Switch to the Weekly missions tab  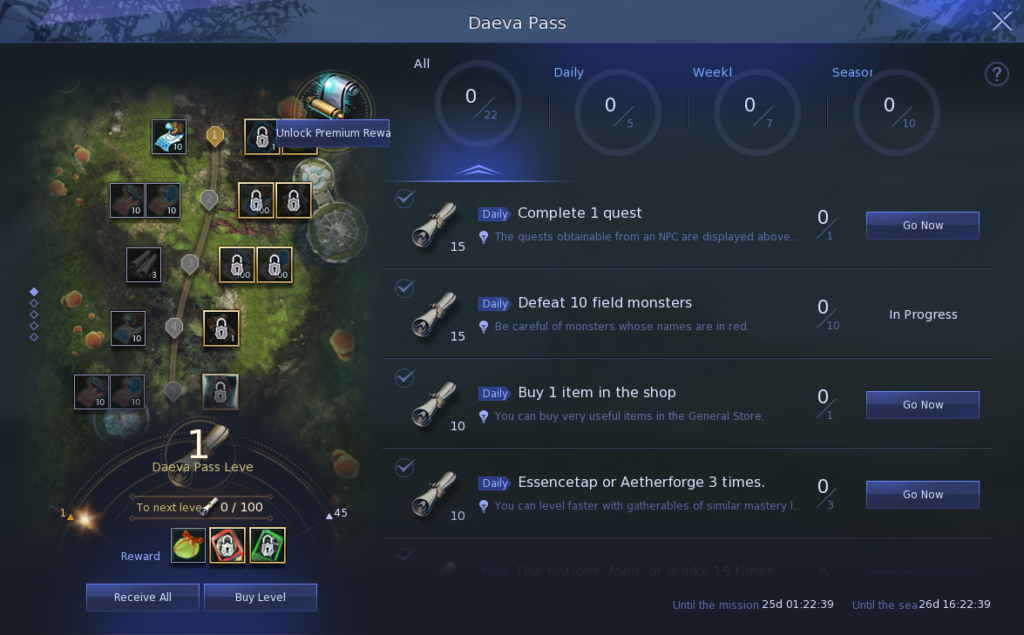[x=749, y=111]
